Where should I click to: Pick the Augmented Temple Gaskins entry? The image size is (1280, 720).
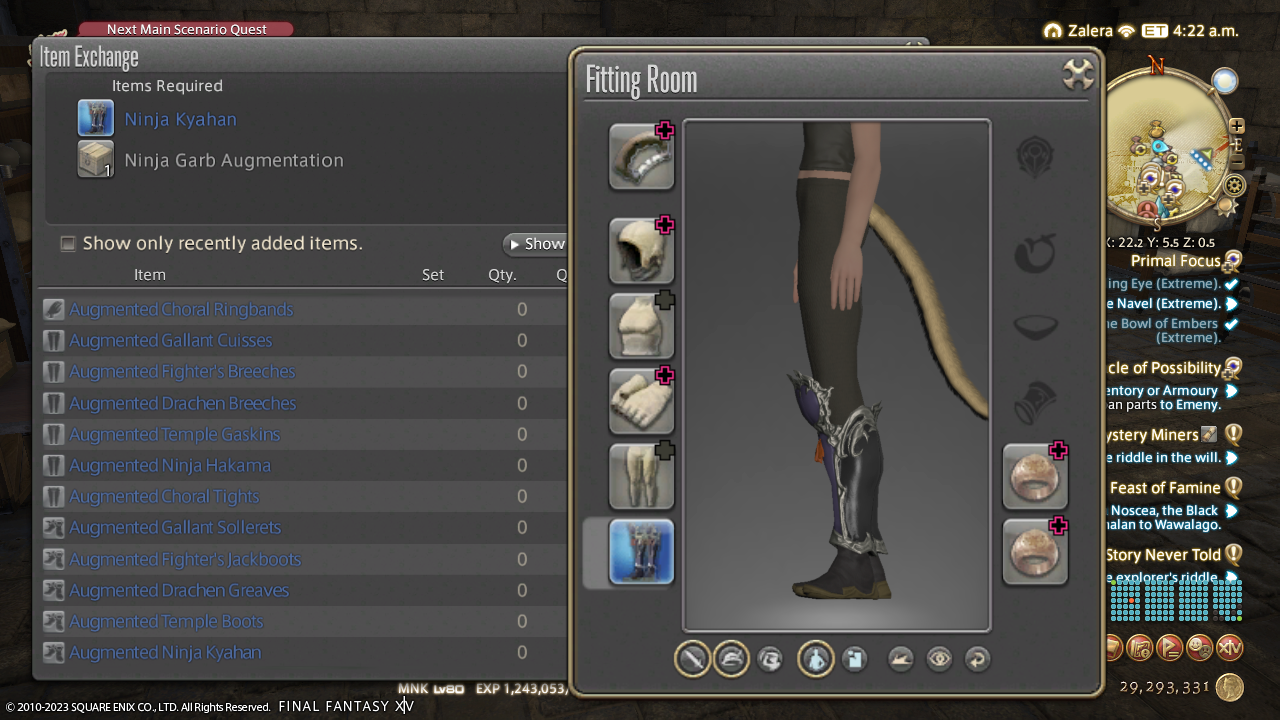(x=174, y=435)
